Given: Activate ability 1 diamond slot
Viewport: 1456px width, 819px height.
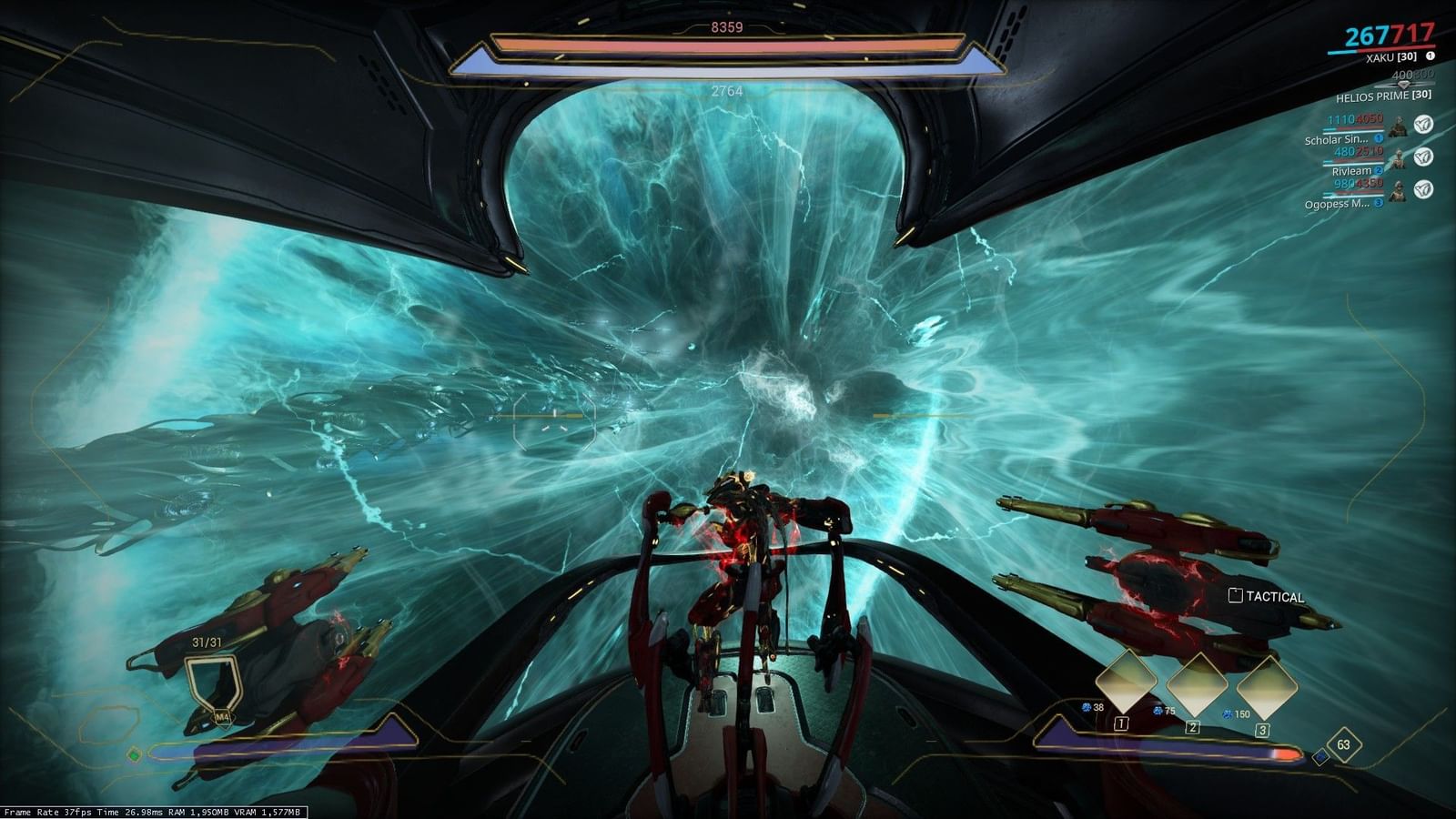Looking at the screenshot, I should pyautogui.click(x=1127, y=681).
